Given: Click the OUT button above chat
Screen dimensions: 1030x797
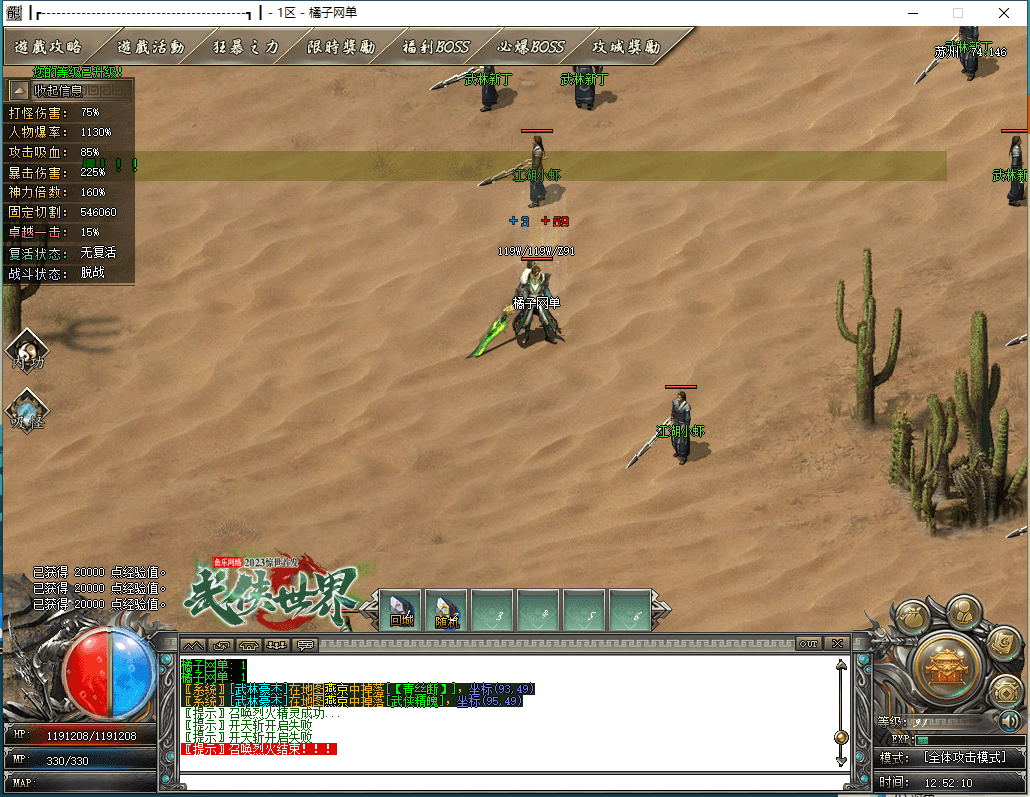Looking at the screenshot, I should (x=808, y=643).
